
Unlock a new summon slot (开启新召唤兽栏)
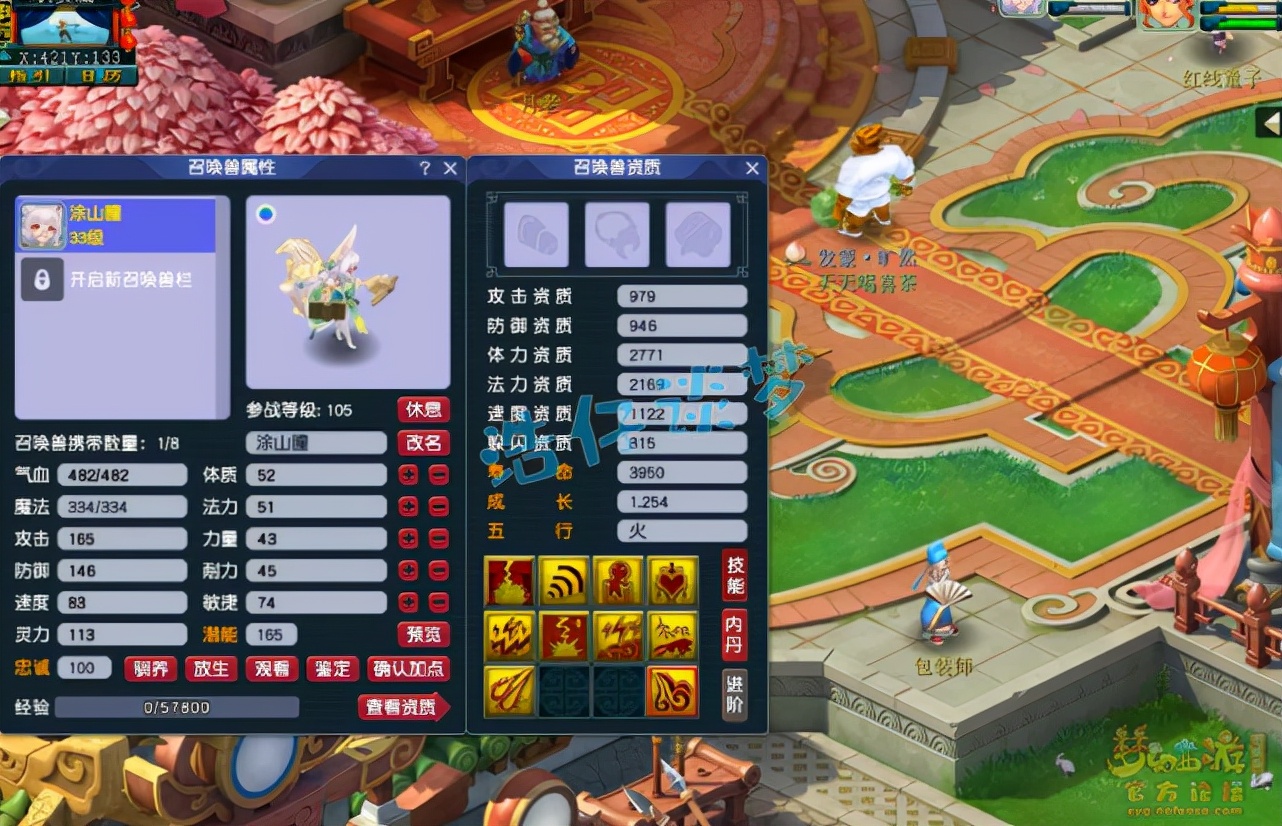click(x=117, y=280)
